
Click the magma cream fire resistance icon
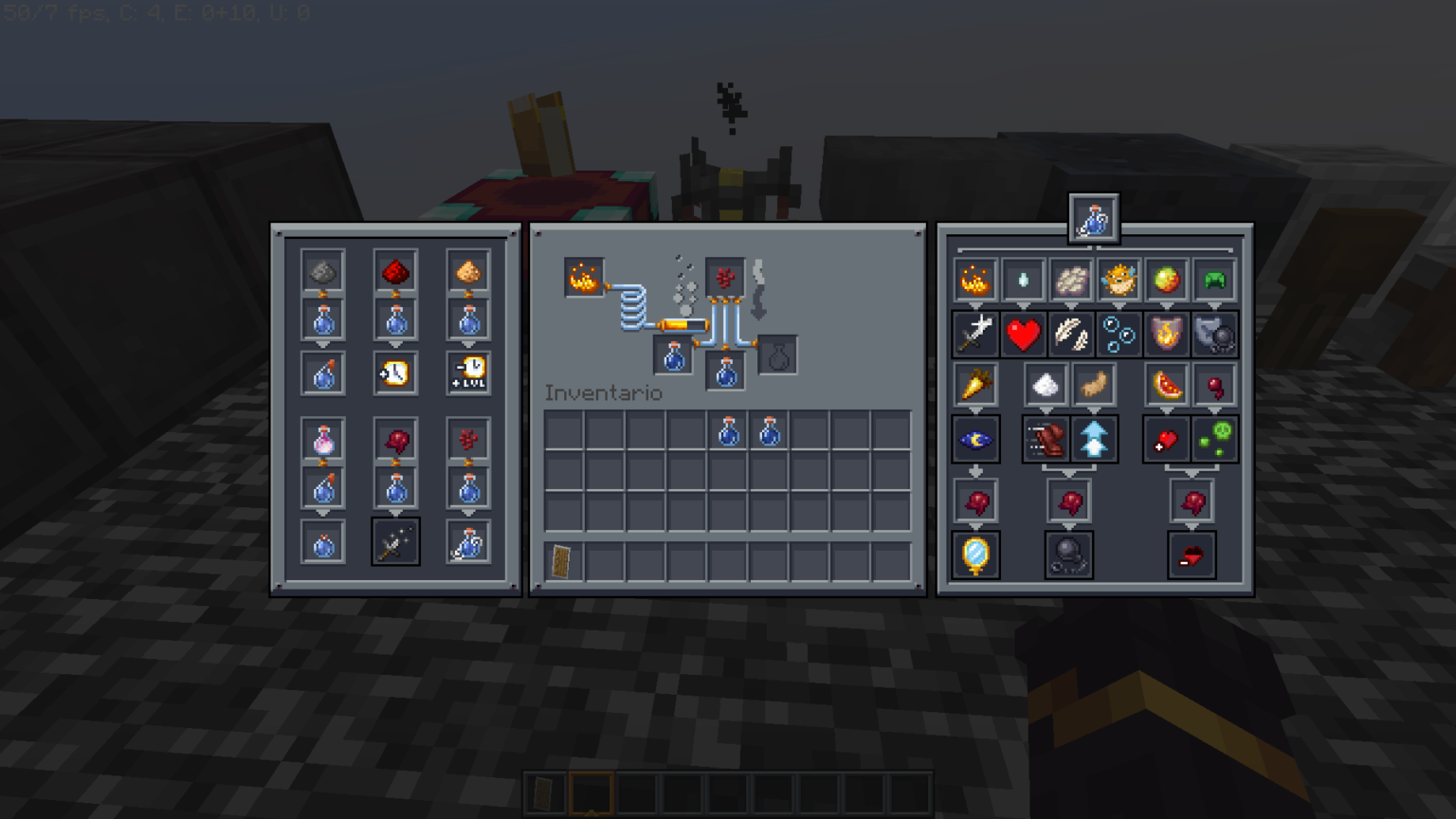[1165, 280]
